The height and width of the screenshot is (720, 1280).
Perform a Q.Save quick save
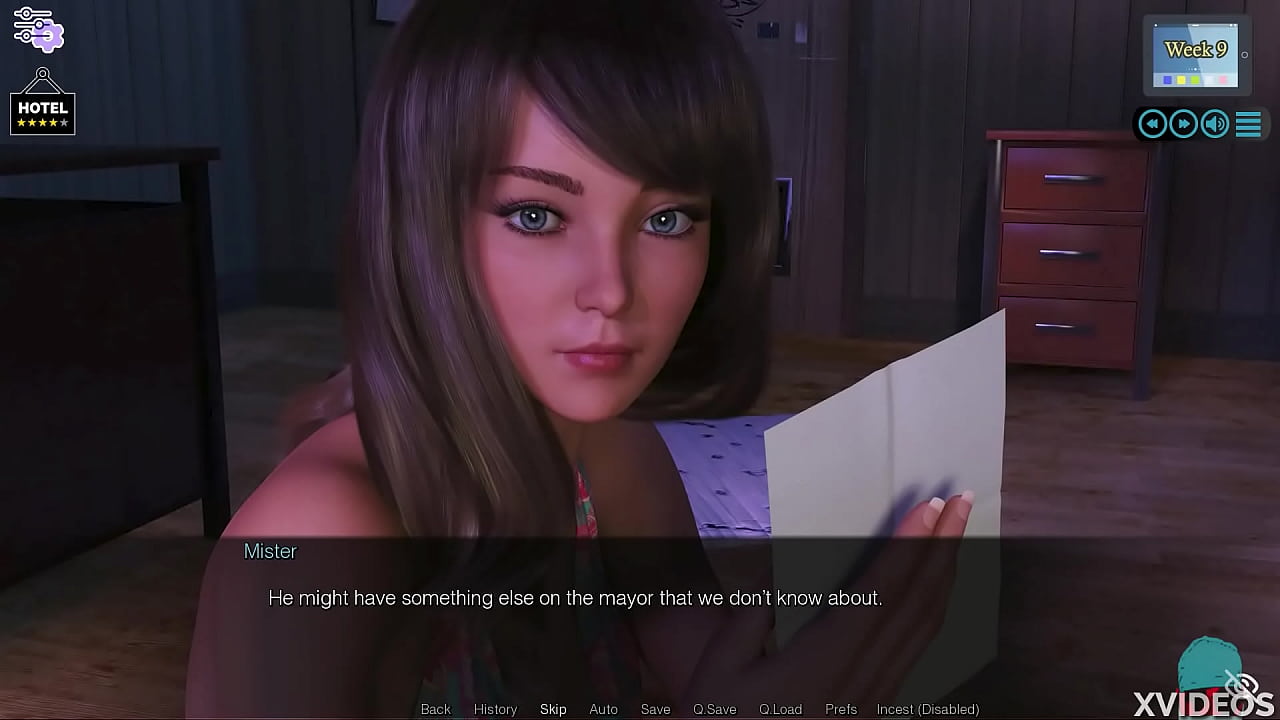714,709
